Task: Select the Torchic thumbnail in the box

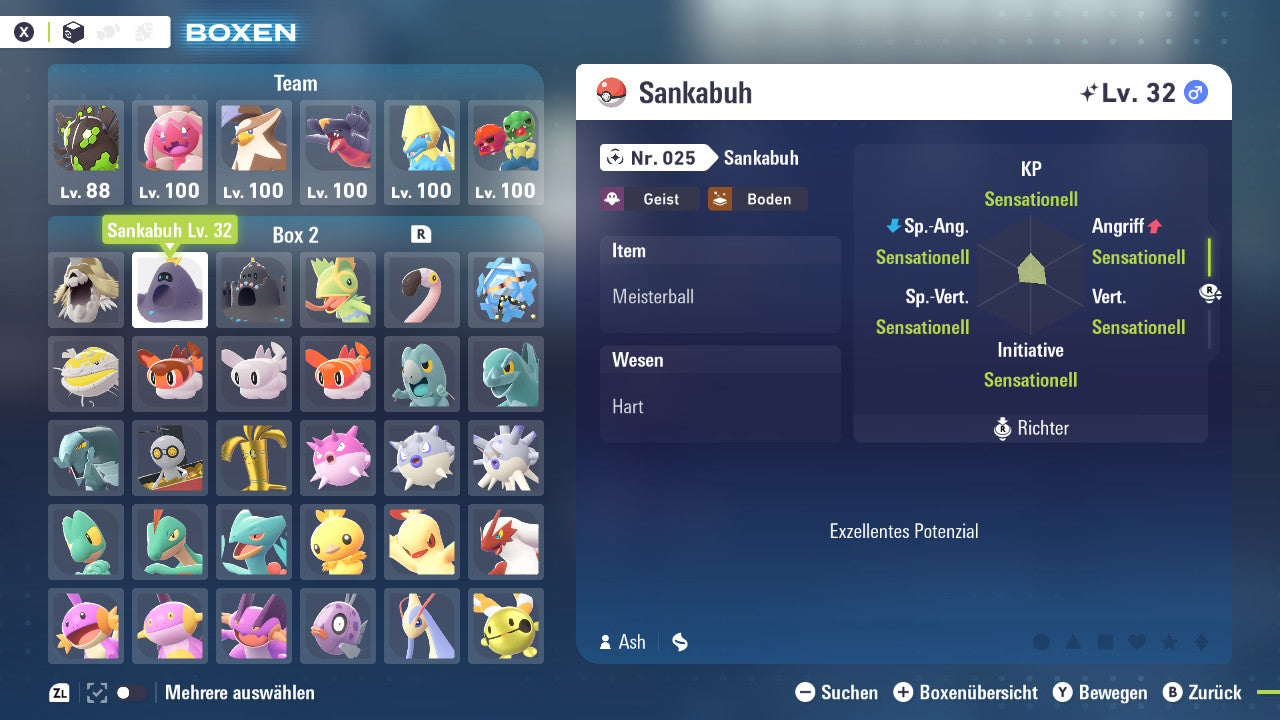Action: [x=338, y=541]
